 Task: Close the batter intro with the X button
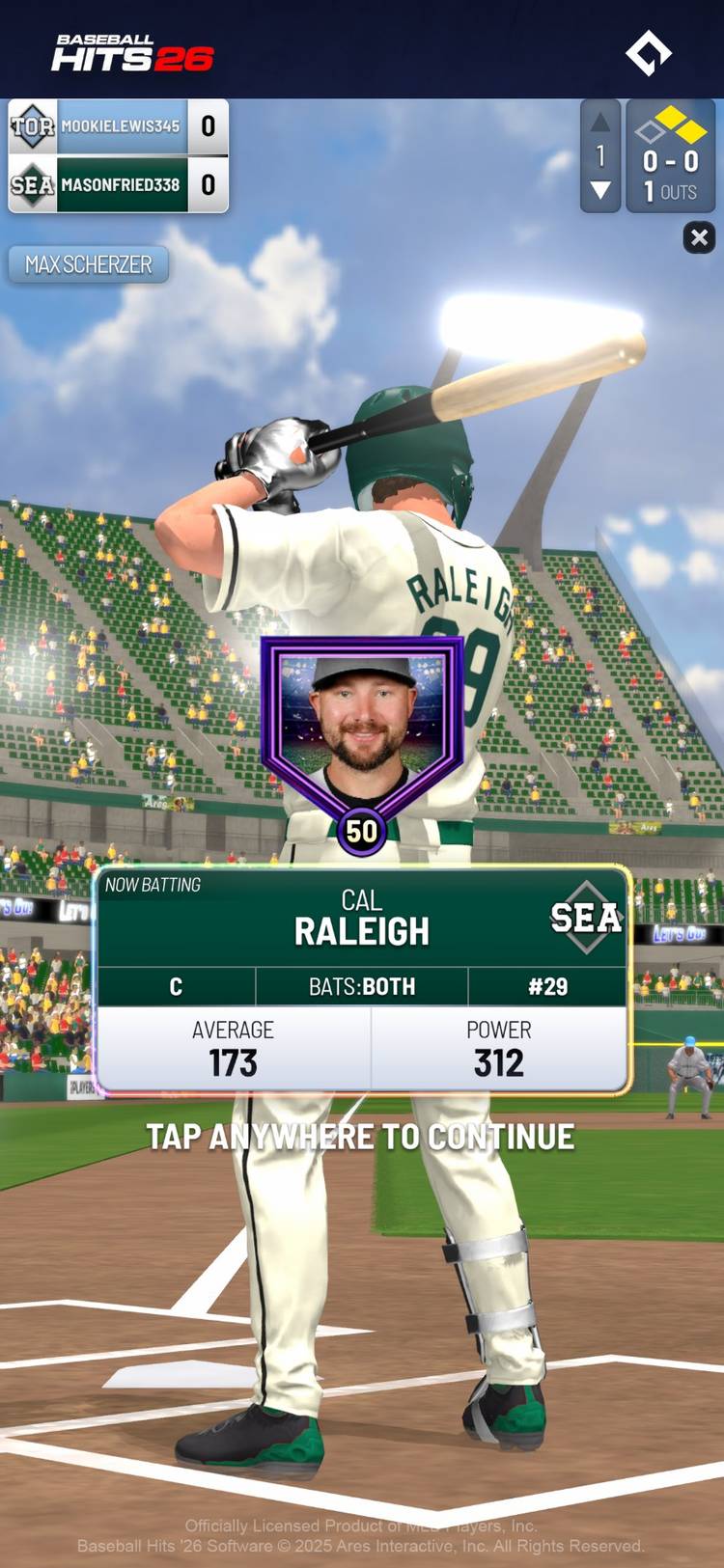(699, 237)
